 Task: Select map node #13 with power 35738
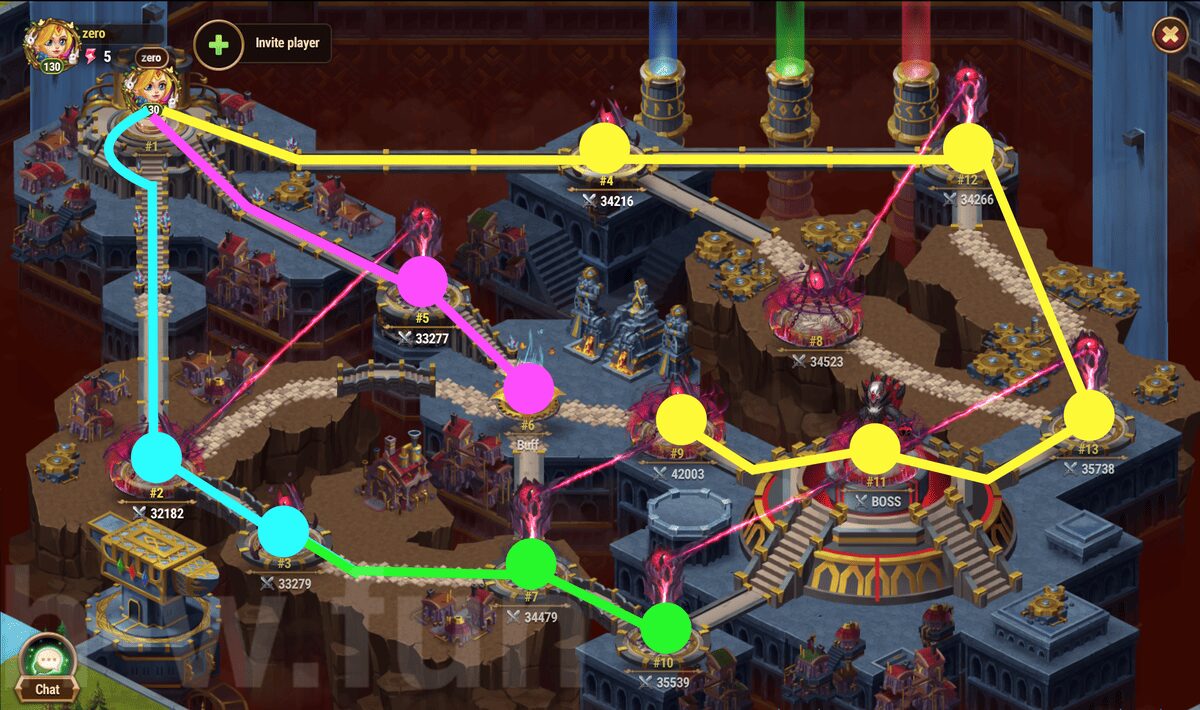1088,414
